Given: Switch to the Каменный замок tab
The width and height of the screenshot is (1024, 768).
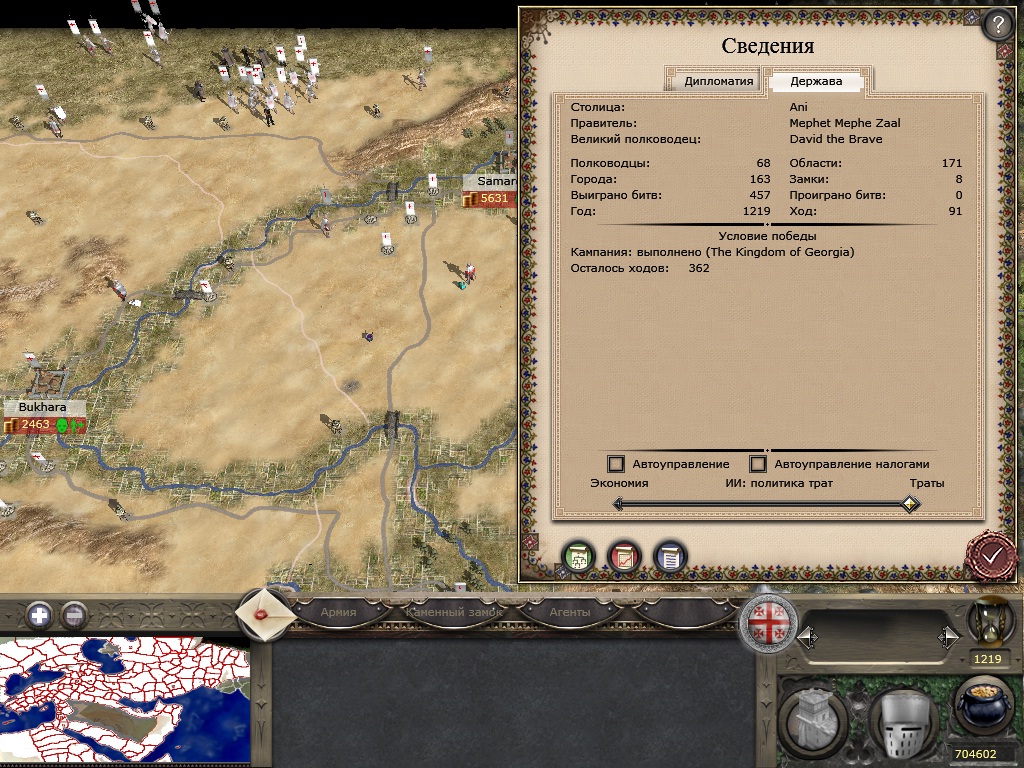Looking at the screenshot, I should point(453,612).
